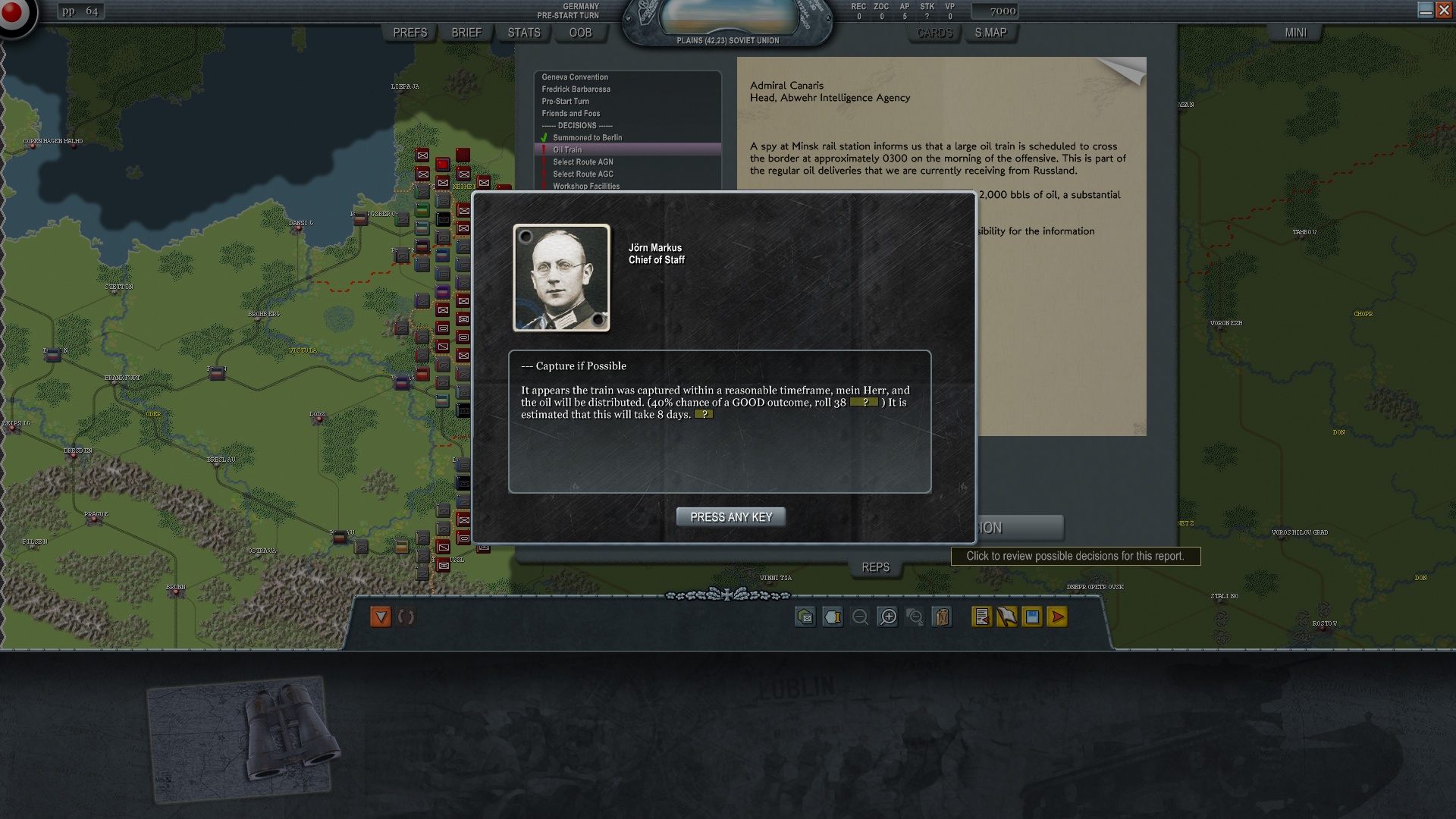This screenshot has width=1456, height=819.
Task: Choose the Select Route AGC decision
Action: pos(582,174)
